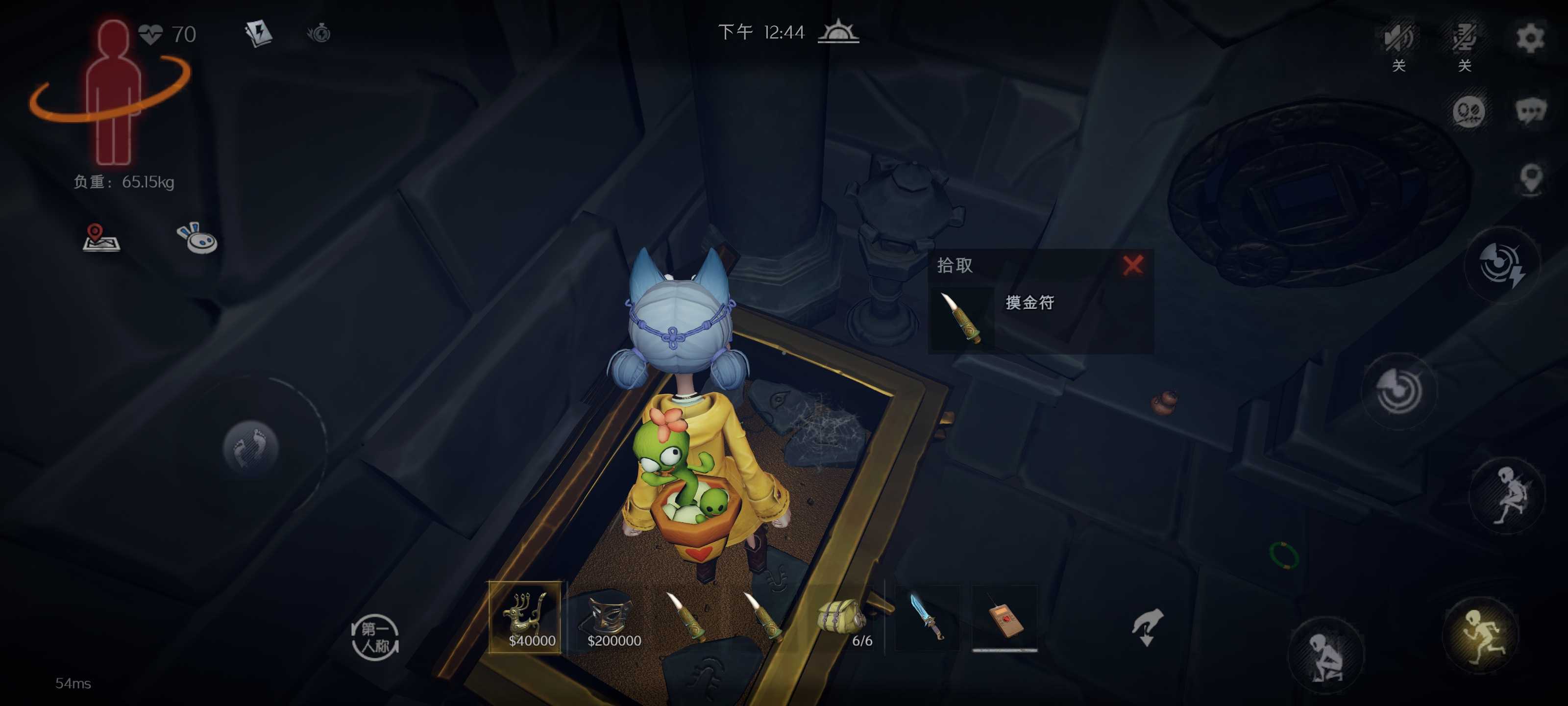
Task: Toggle the 第一人称 first-person view button
Action: [x=375, y=636]
